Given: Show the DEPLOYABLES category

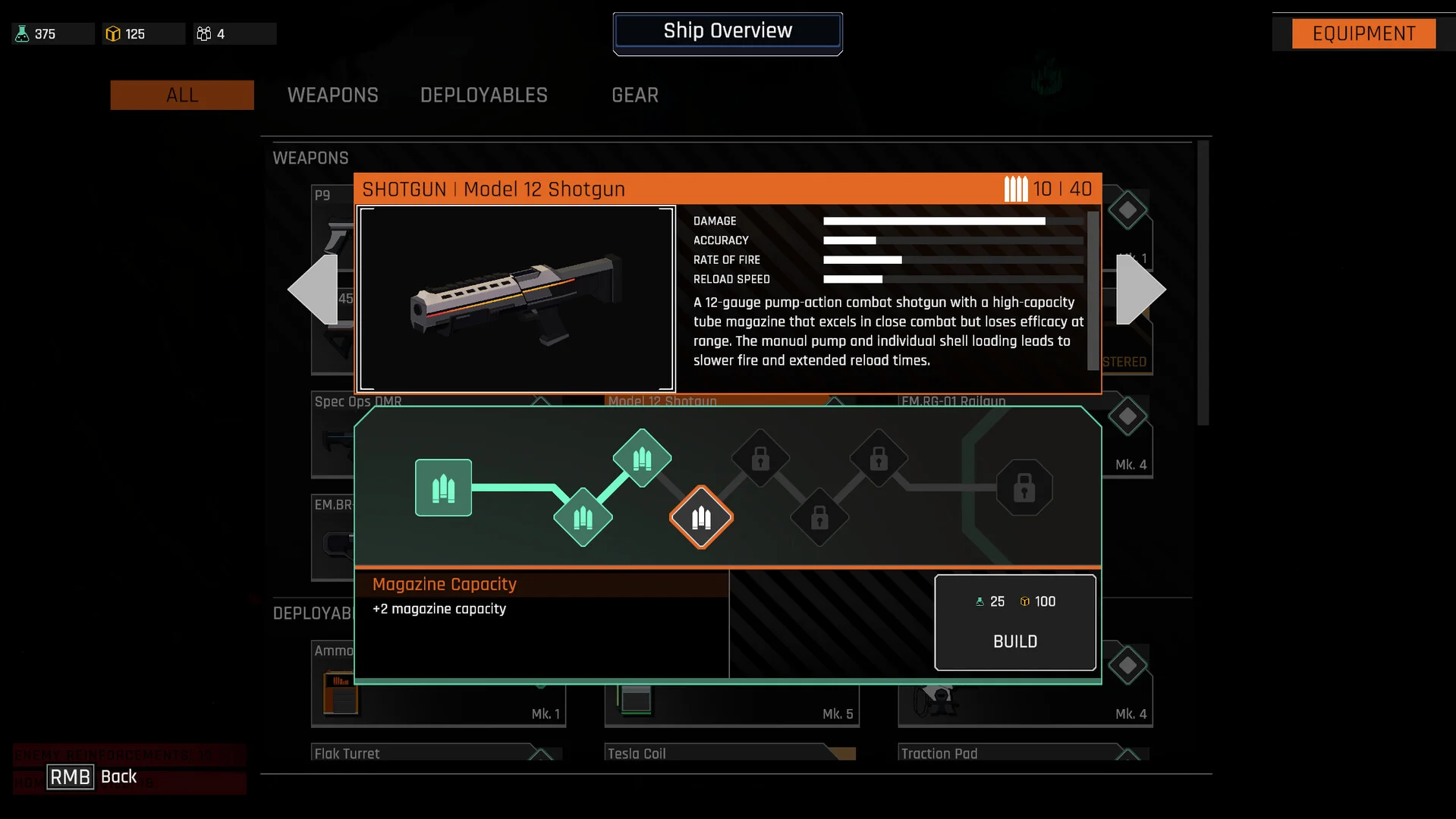Looking at the screenshot, I should click(x=483, y=96).
